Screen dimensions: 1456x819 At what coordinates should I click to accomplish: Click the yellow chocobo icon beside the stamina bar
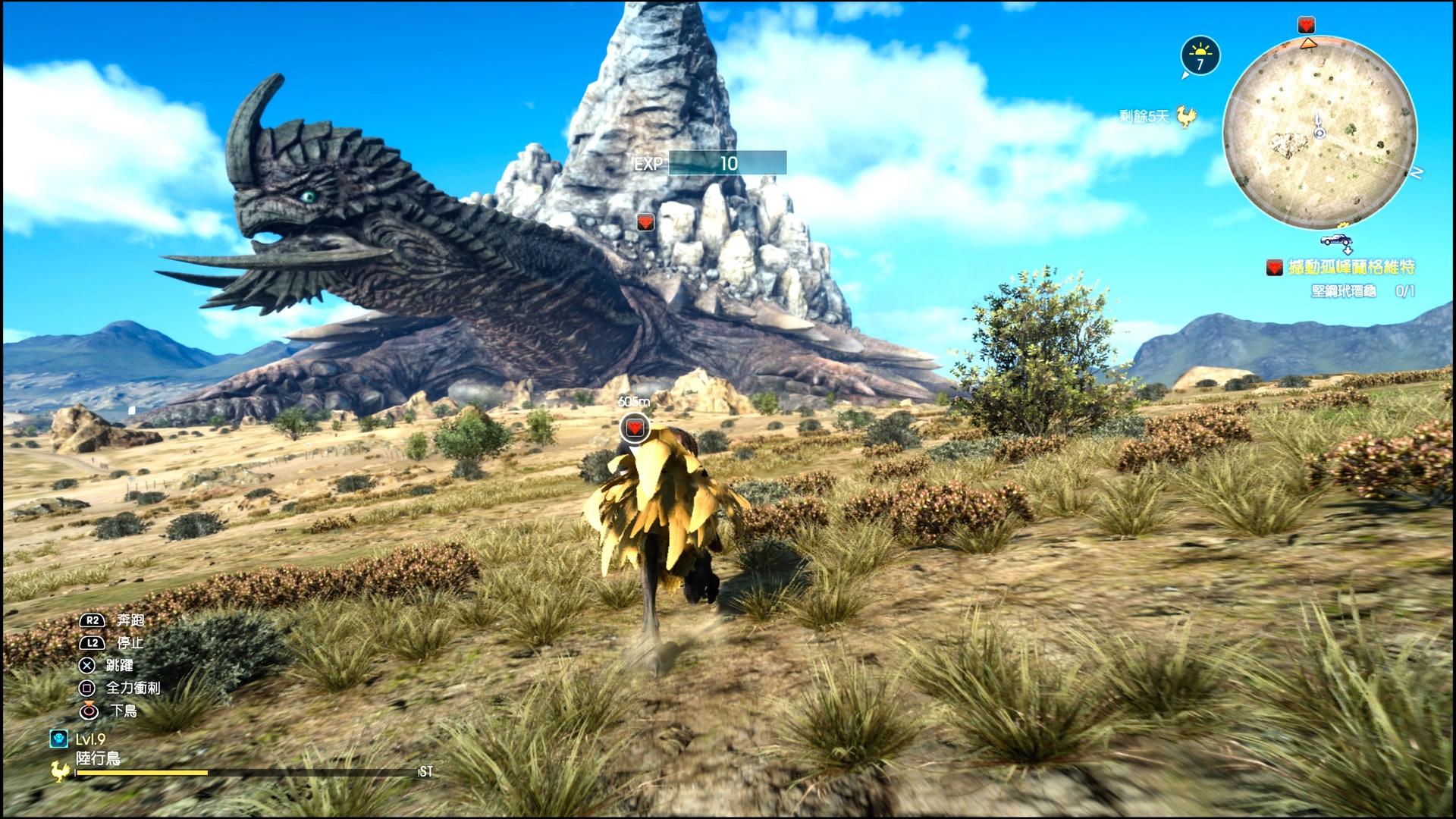pos(61,771)
